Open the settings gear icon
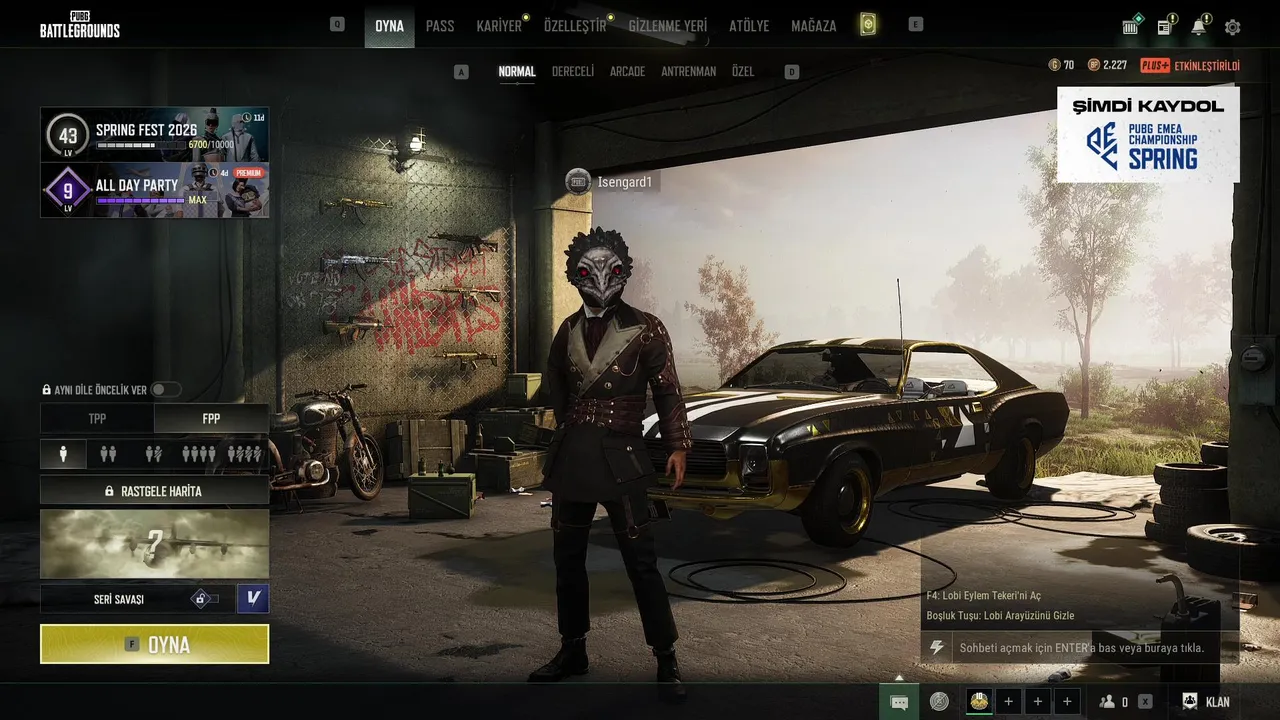Image resolution: width=1280 pixels, height=720 pixels. (x=1232, y=27)
